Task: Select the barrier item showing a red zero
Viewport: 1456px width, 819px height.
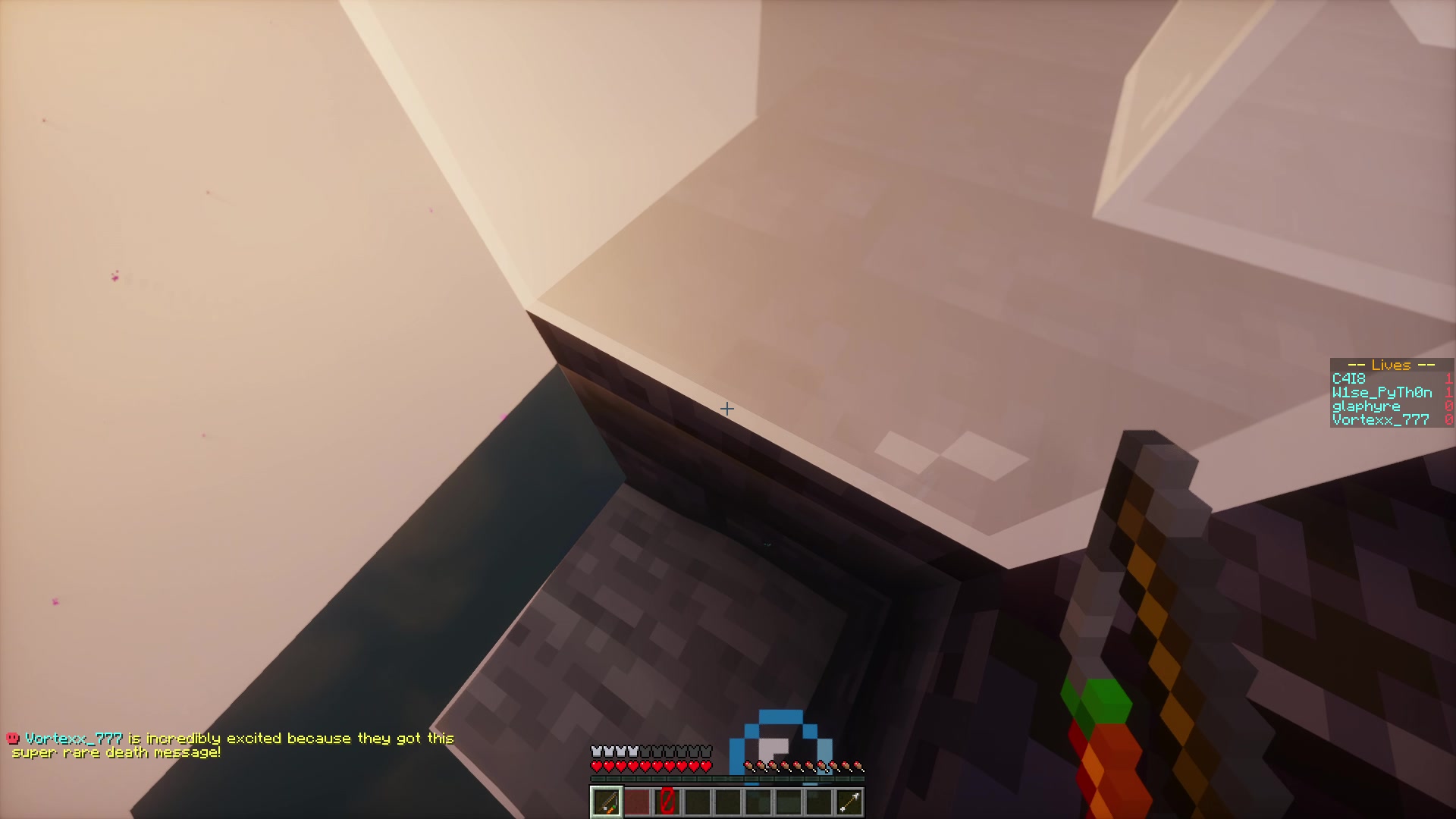Action: pyautogui.click(x=667, y=802)
